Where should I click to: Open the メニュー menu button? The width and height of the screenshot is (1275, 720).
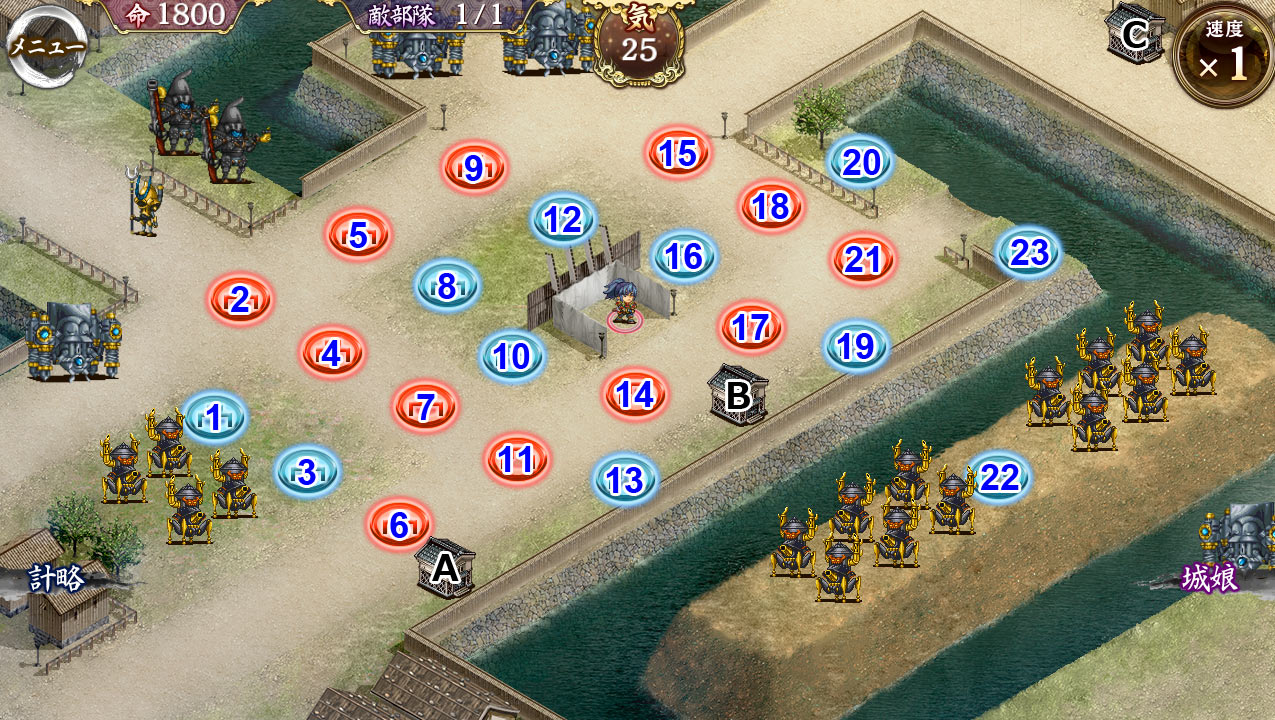[x=46, y=44]
